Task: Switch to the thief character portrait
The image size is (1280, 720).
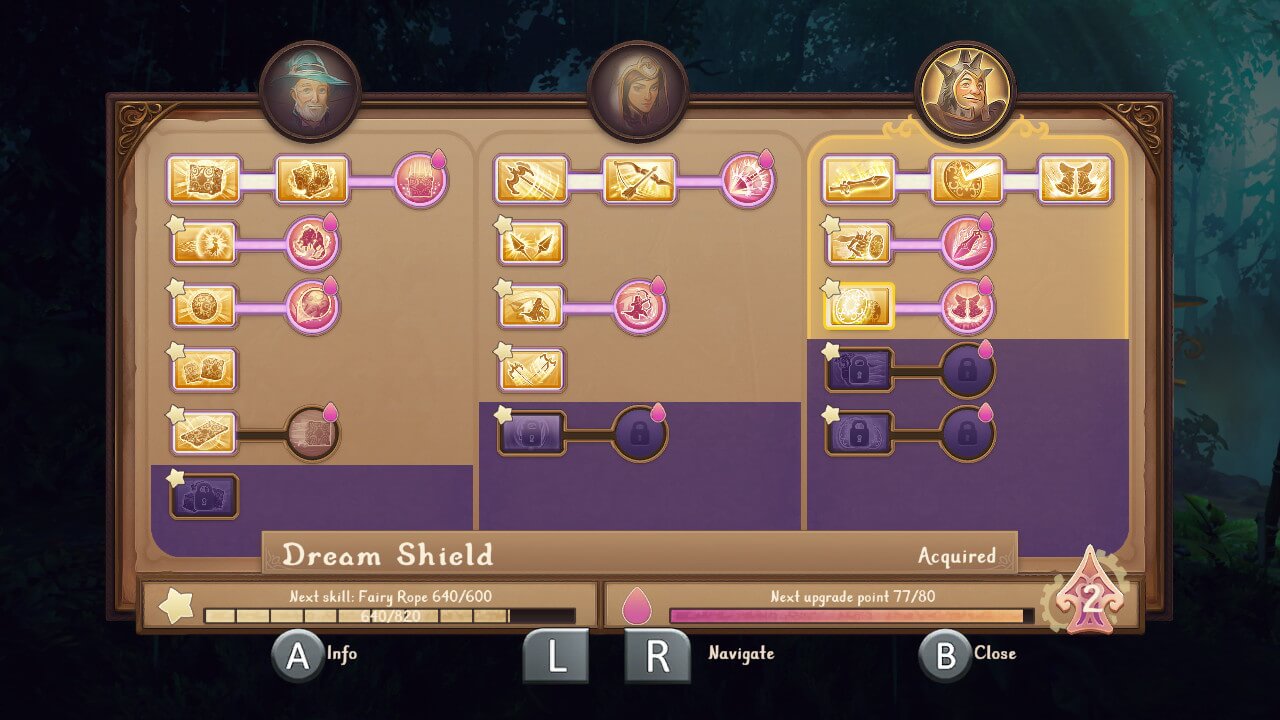Action: coord(637,91)
